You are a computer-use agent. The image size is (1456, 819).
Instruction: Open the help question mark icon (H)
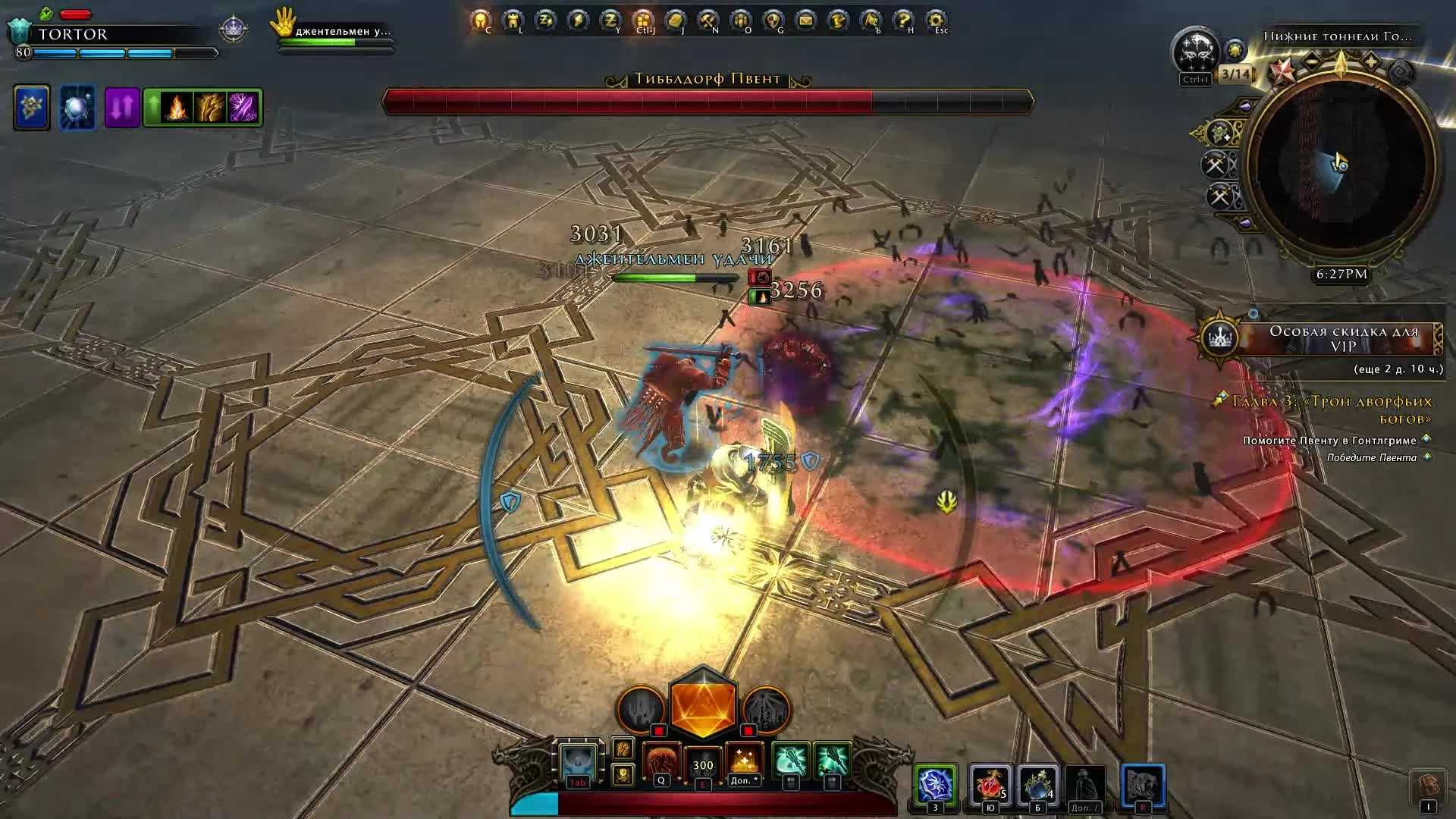click(x=904, y=20)
